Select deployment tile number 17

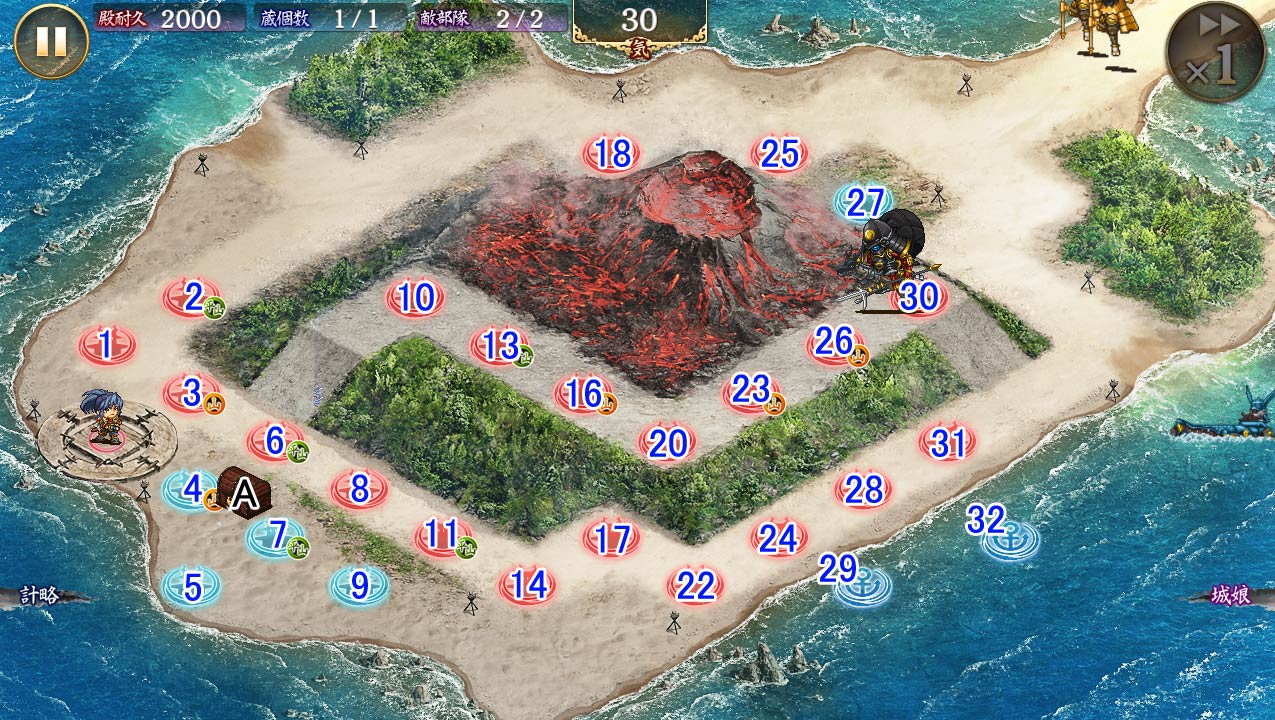[x=611, y=539]
